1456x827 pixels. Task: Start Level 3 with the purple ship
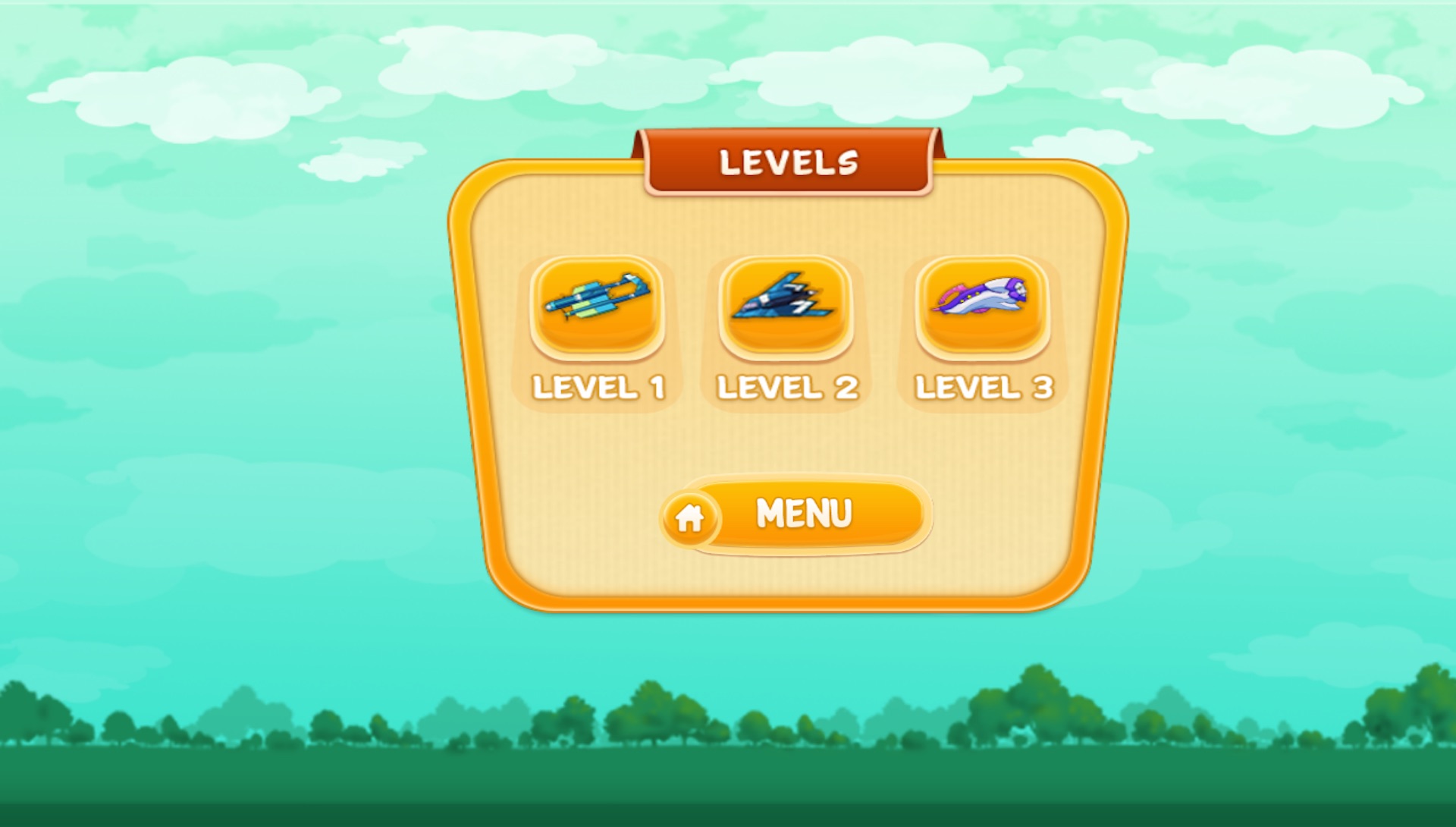(x=982, y=307)
